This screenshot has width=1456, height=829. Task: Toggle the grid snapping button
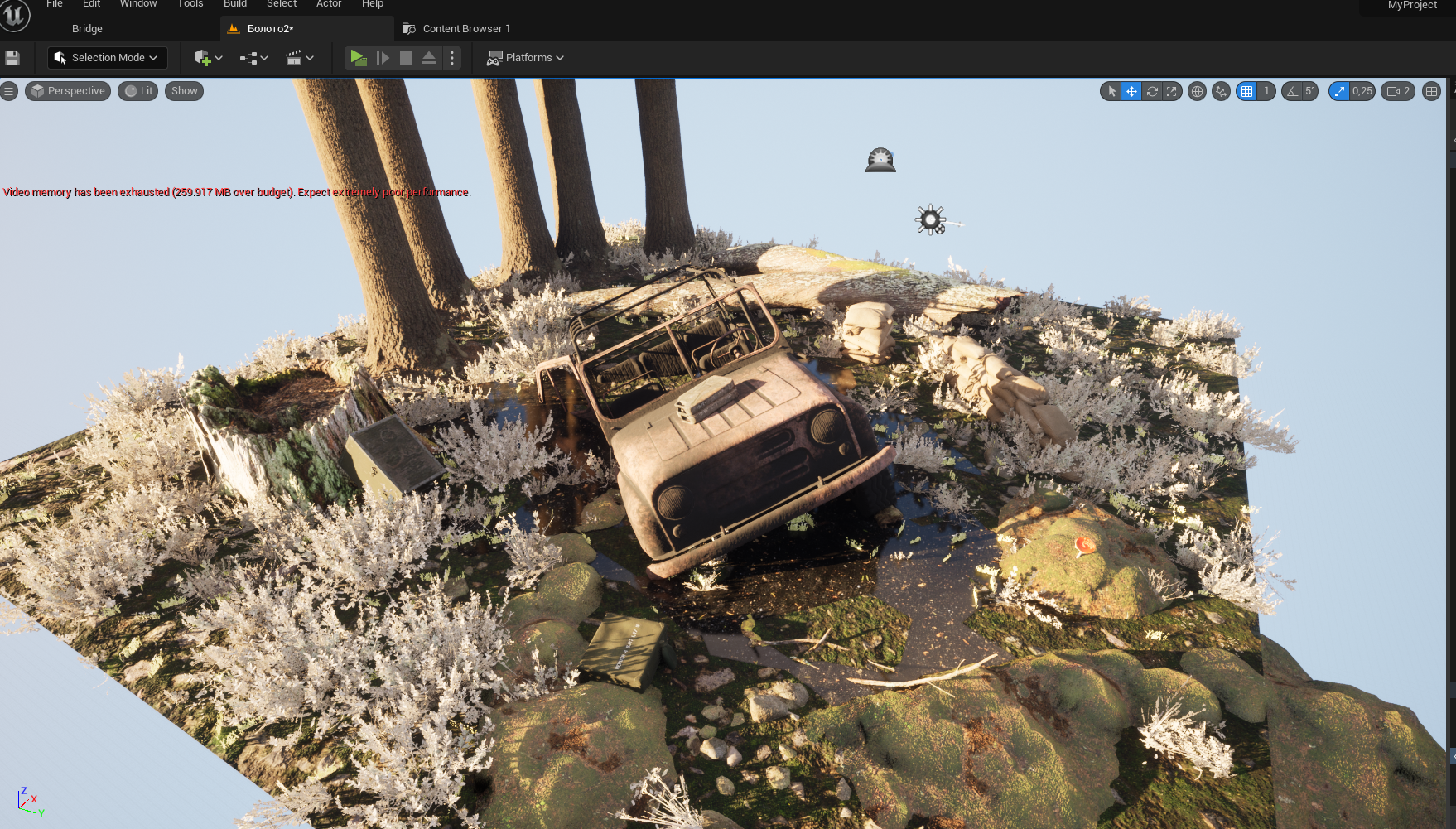click(x=1246, y=91)
